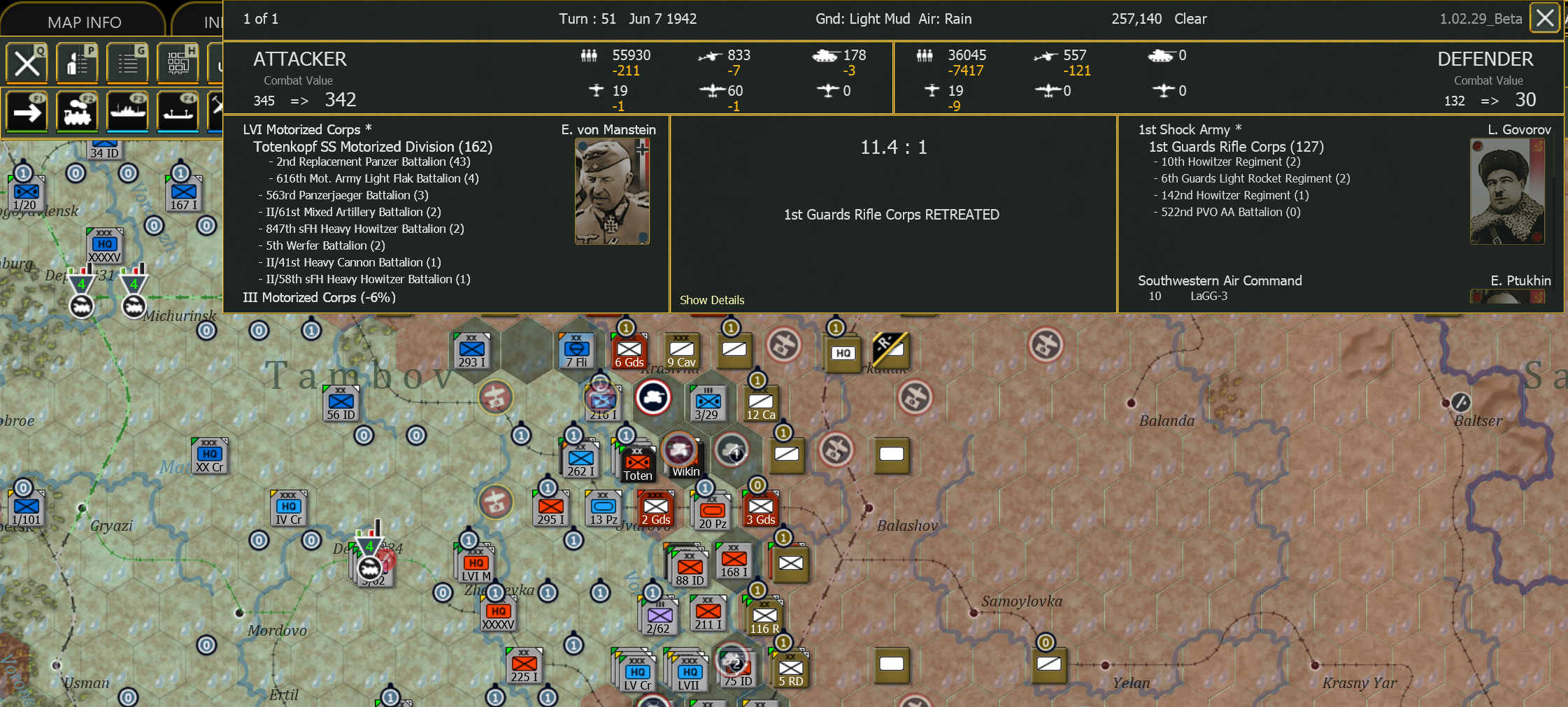Click E. von Manstein's portrait

[x=613, y=189]
